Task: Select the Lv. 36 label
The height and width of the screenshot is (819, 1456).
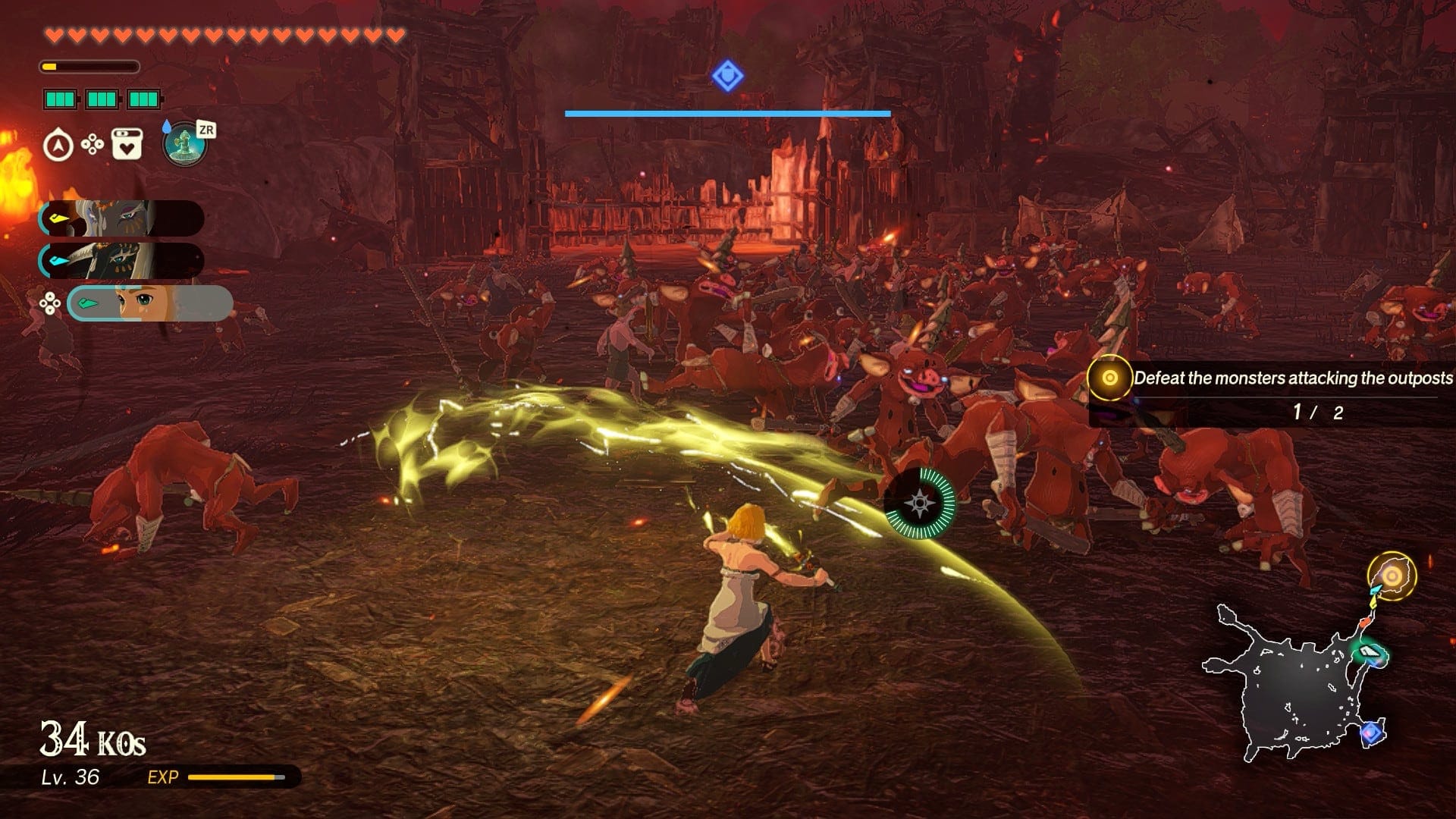Action: (68, 777)
